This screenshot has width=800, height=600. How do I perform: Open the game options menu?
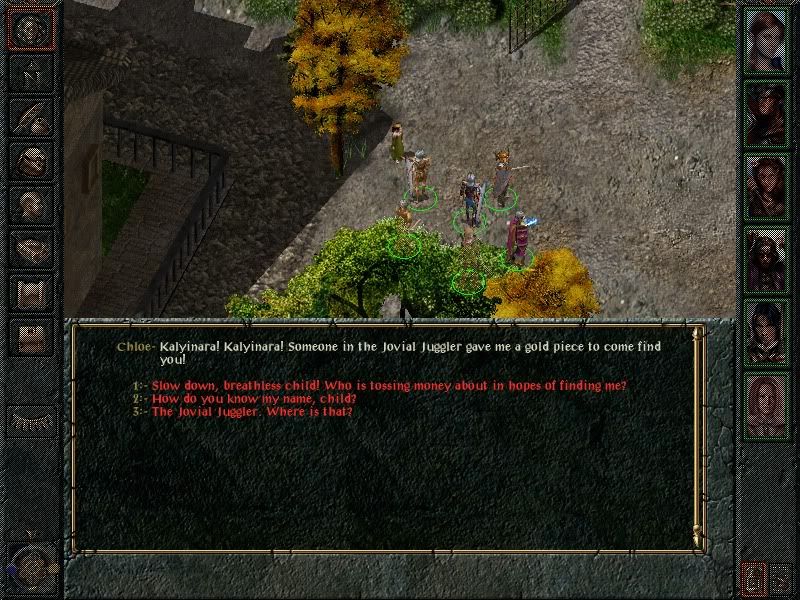click(31, 336)
